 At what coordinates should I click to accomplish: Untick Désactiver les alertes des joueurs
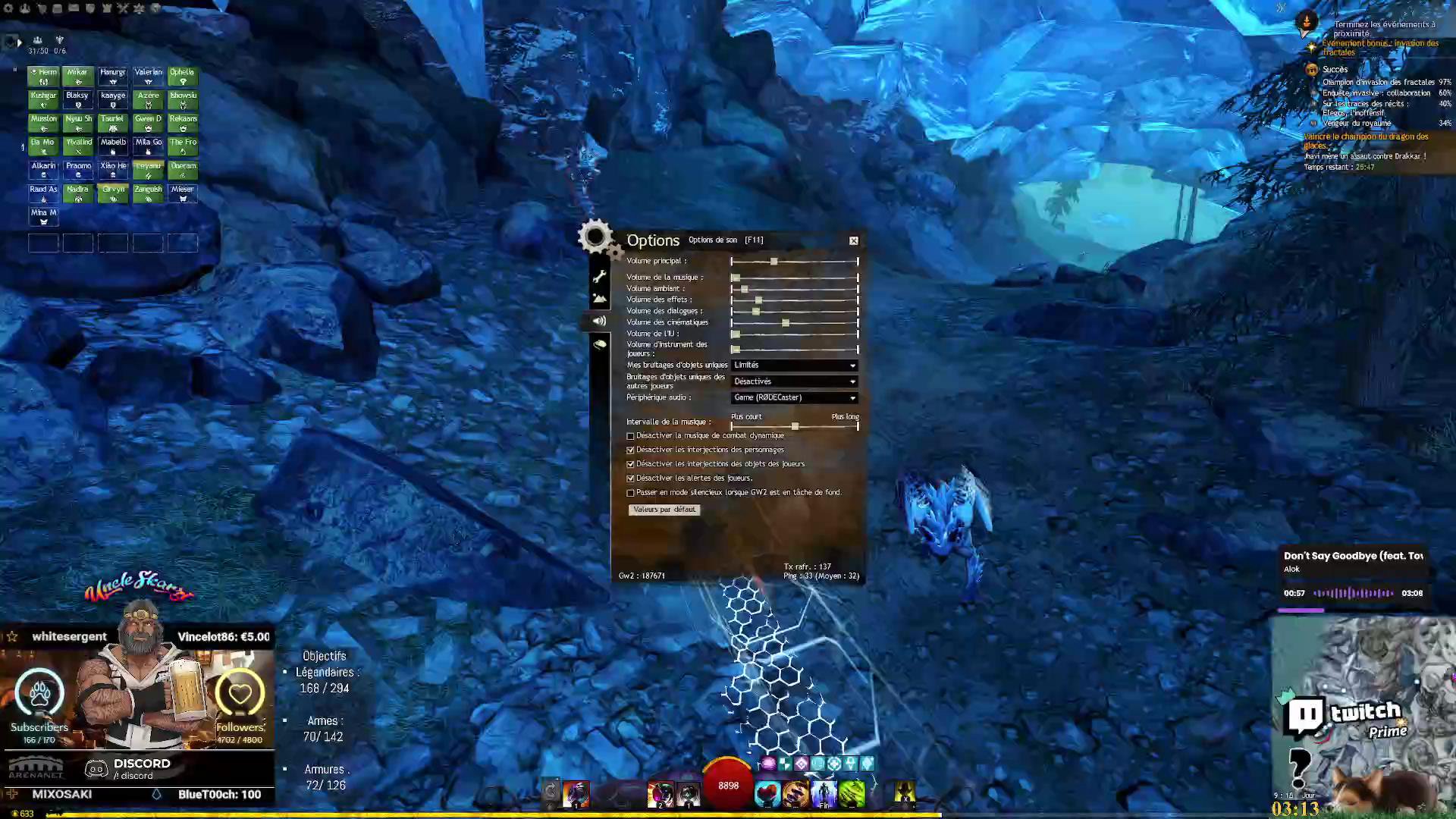click(x=631, y=479)
